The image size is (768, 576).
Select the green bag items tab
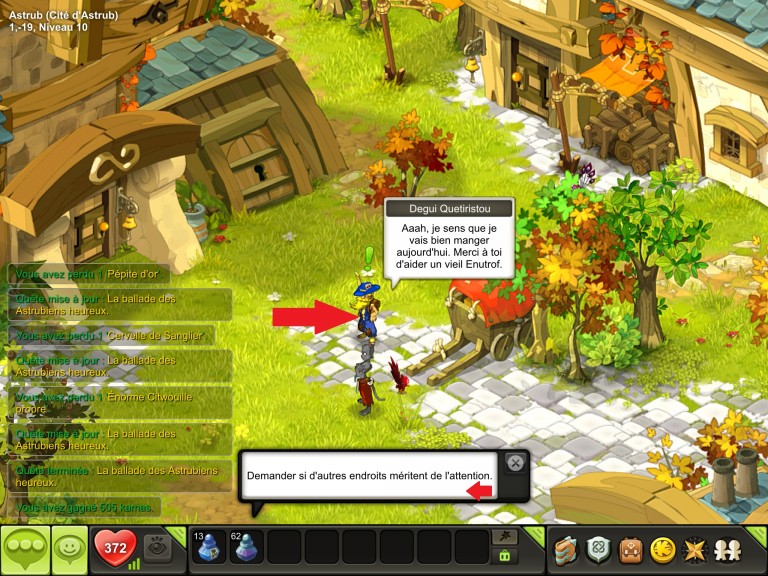[505, 556]
